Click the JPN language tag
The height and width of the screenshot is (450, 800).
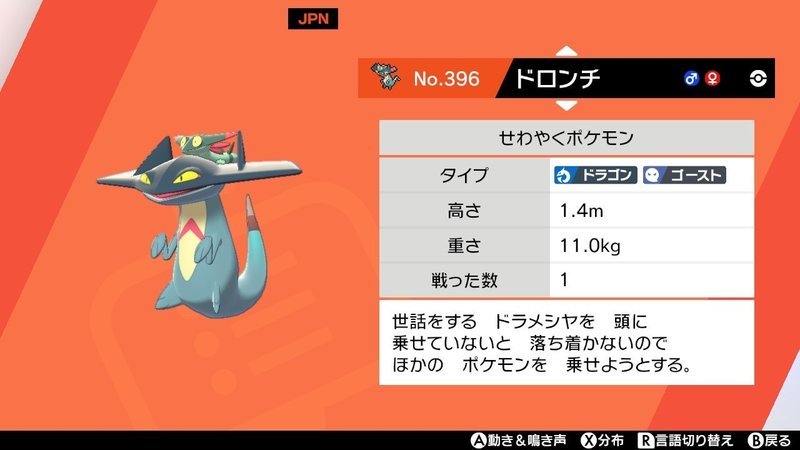[x=309, y=19]
